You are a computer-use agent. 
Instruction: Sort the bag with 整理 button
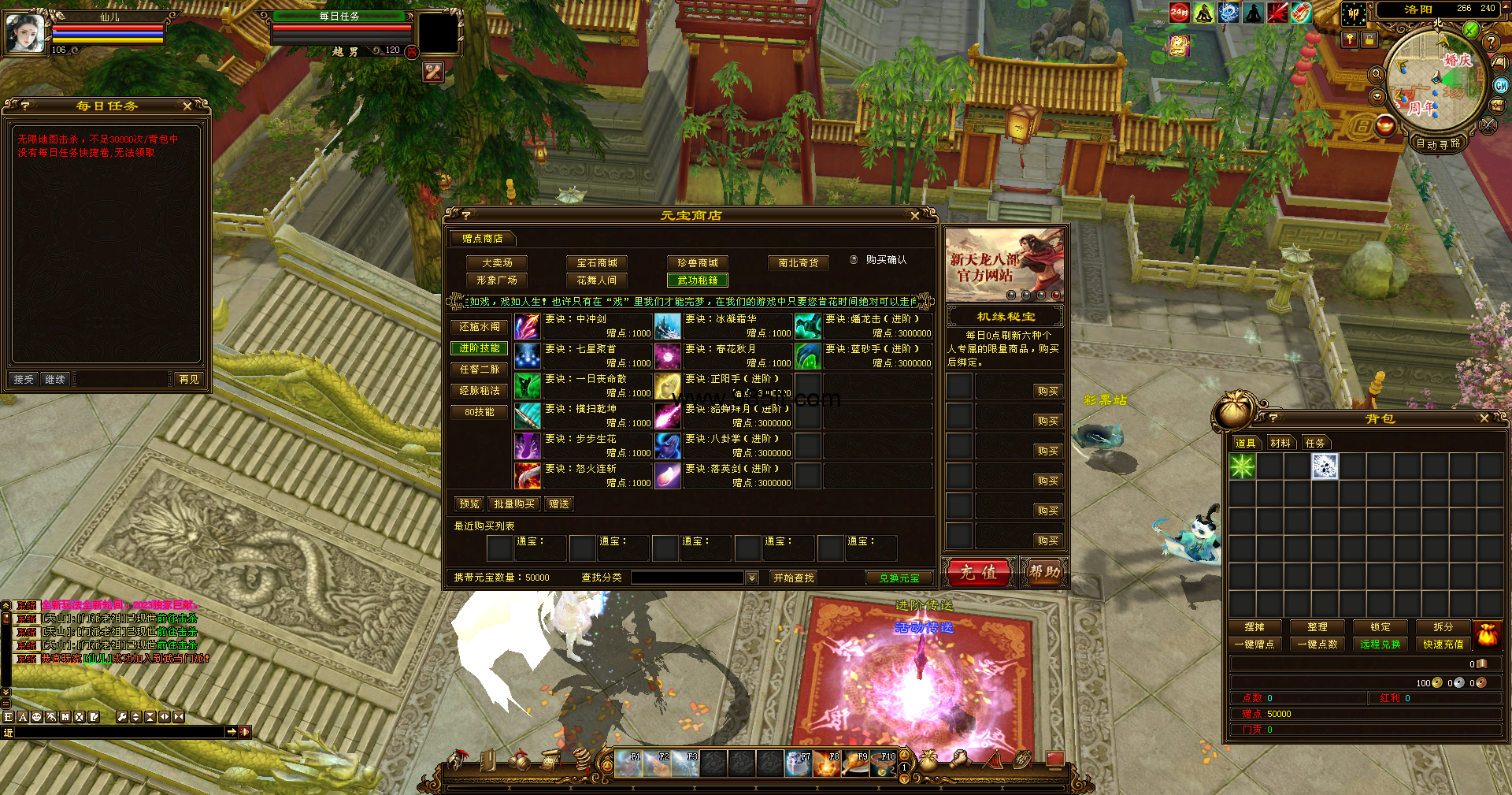1317,626
